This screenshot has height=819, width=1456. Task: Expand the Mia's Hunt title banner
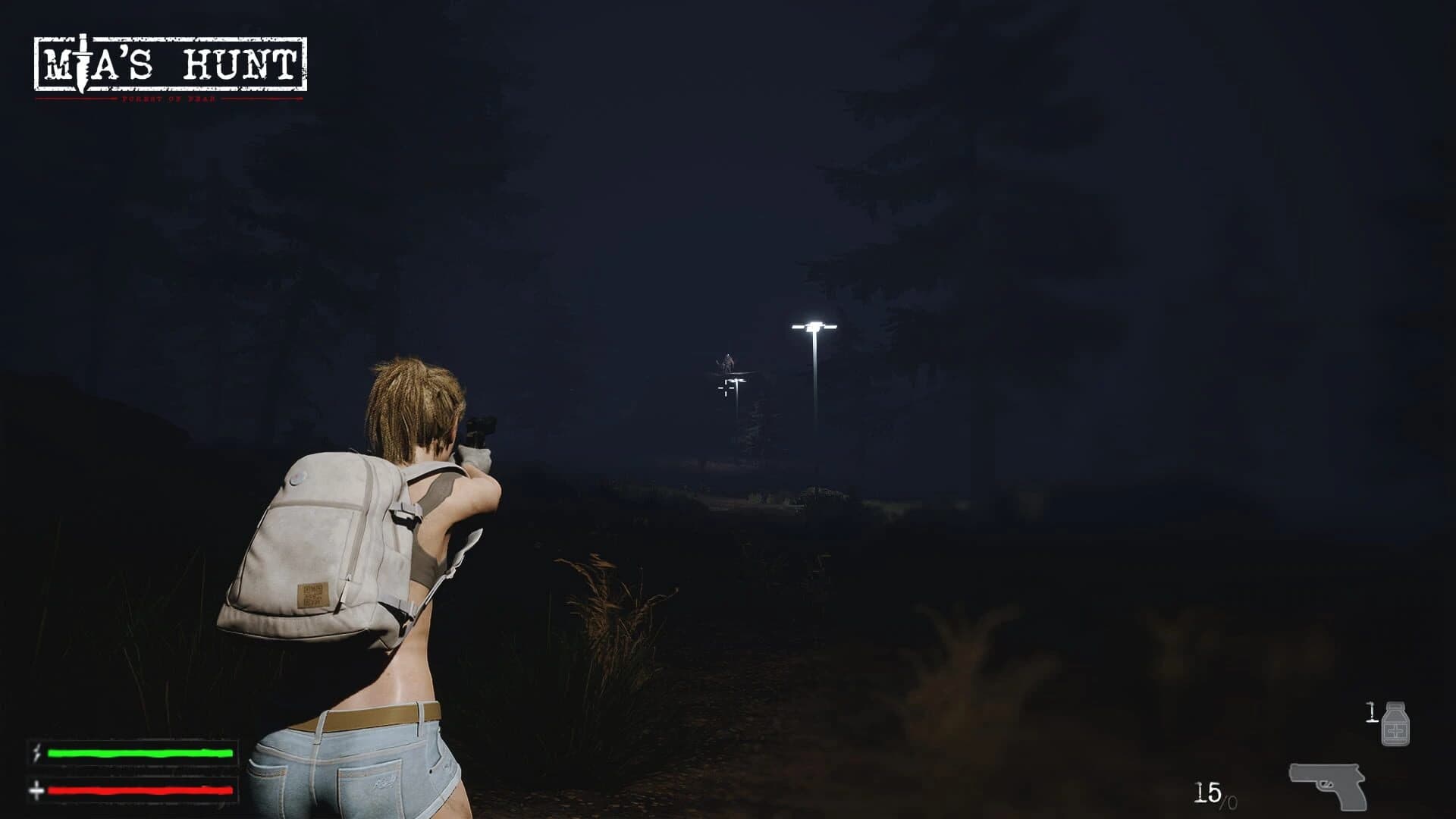tap(173, 64)
